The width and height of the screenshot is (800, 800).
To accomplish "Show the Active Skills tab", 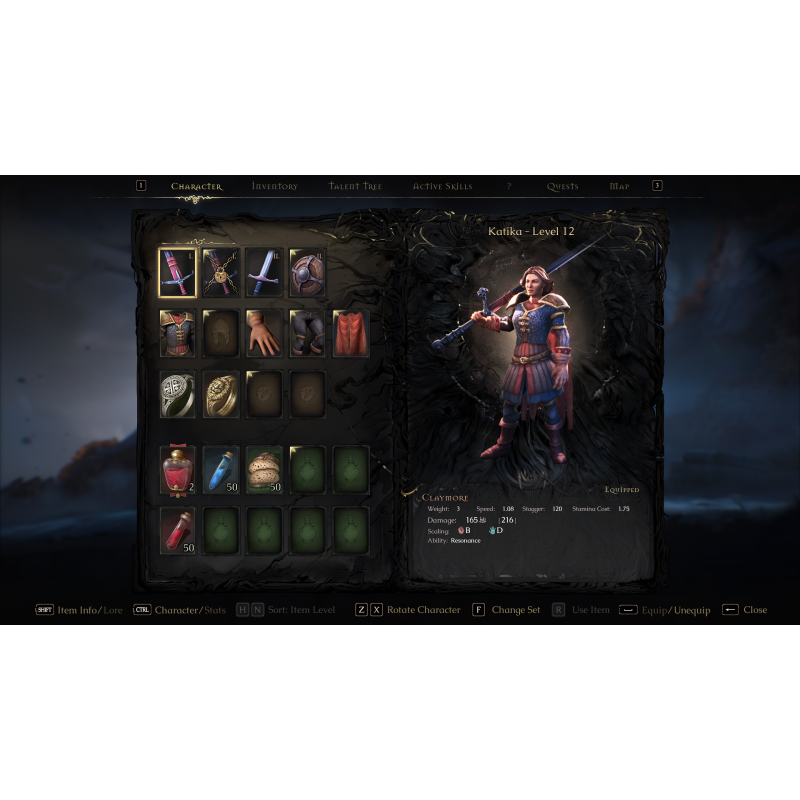I will (x=442, y=186).
